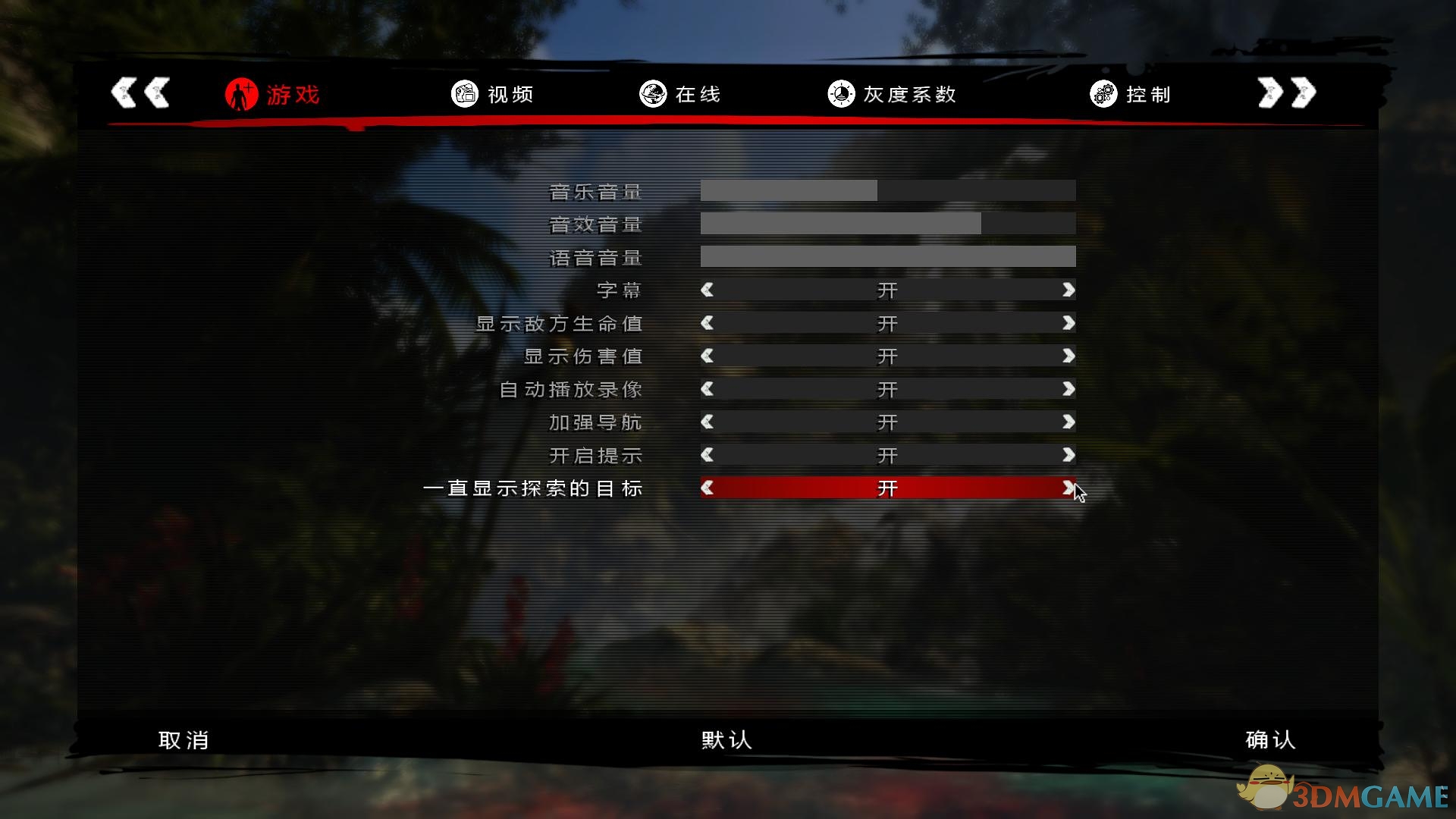
Task: Click the video camera icon beside 视频
Action: click(x=463, y=94)
